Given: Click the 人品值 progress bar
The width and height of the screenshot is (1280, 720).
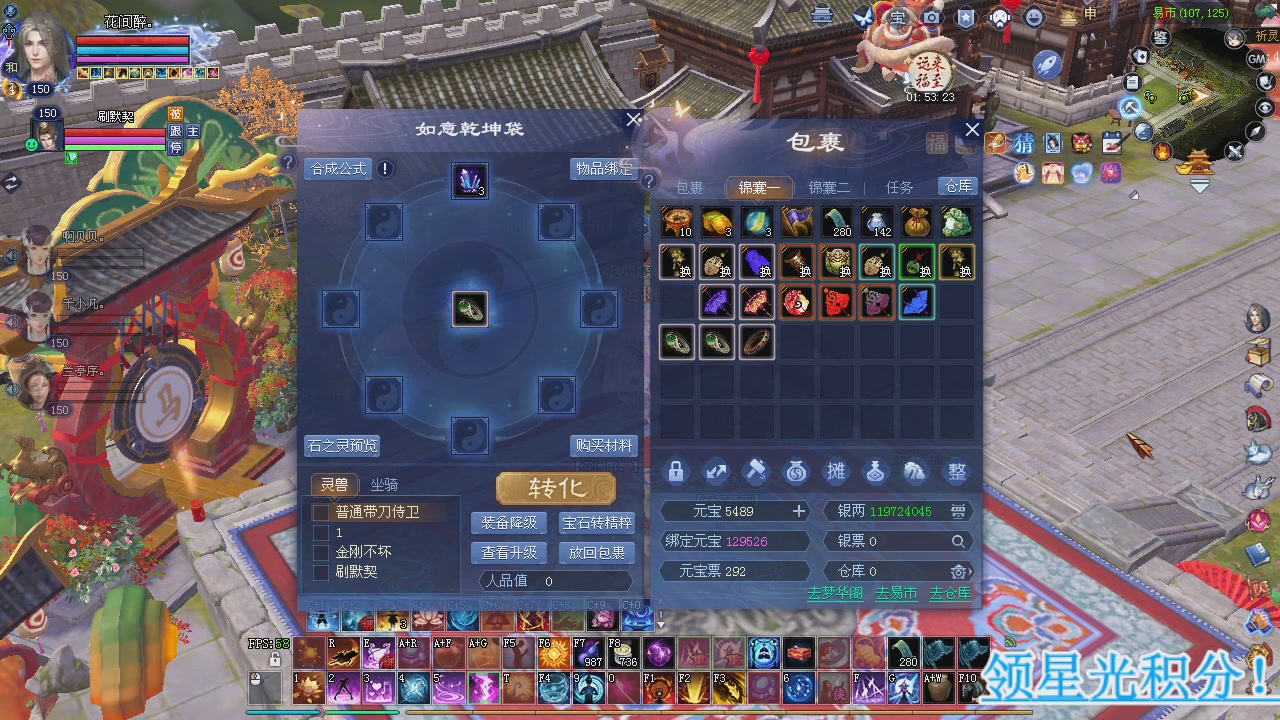Looking at the screenshot, I should 555,581.
